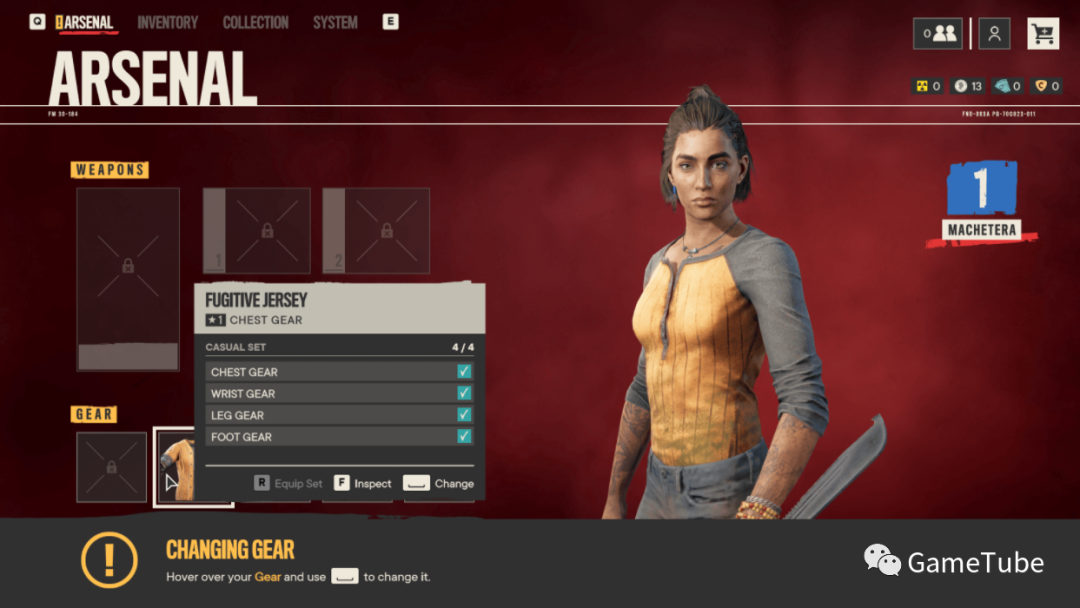This screenshot has height=608, width=1080.
Task: Click Equip Set in the tooltip
Action: tap(289, 483)
